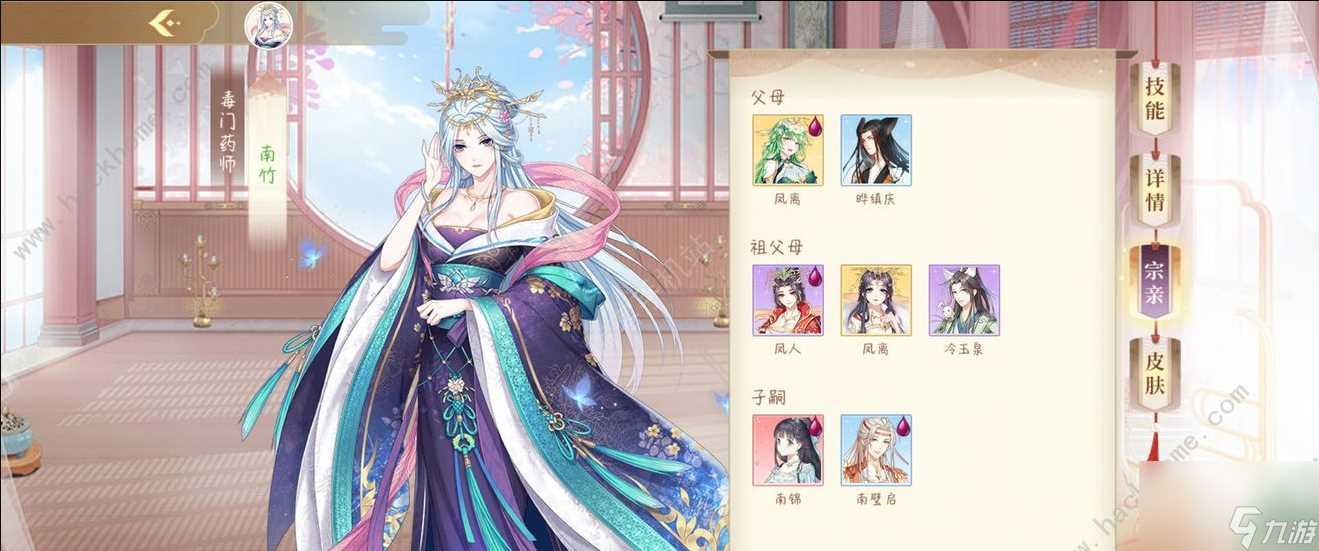Open the 冷玉泉 portrait
The width and height of the screenshot is (1319, 551).
coord(964,300)
